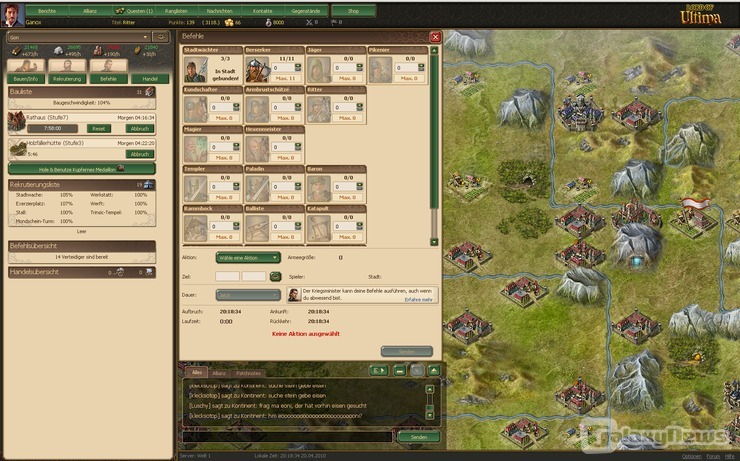The width and height of the screenshot is (740, 461).
Task: Close the Befehle window
Action: coord(435,37)
